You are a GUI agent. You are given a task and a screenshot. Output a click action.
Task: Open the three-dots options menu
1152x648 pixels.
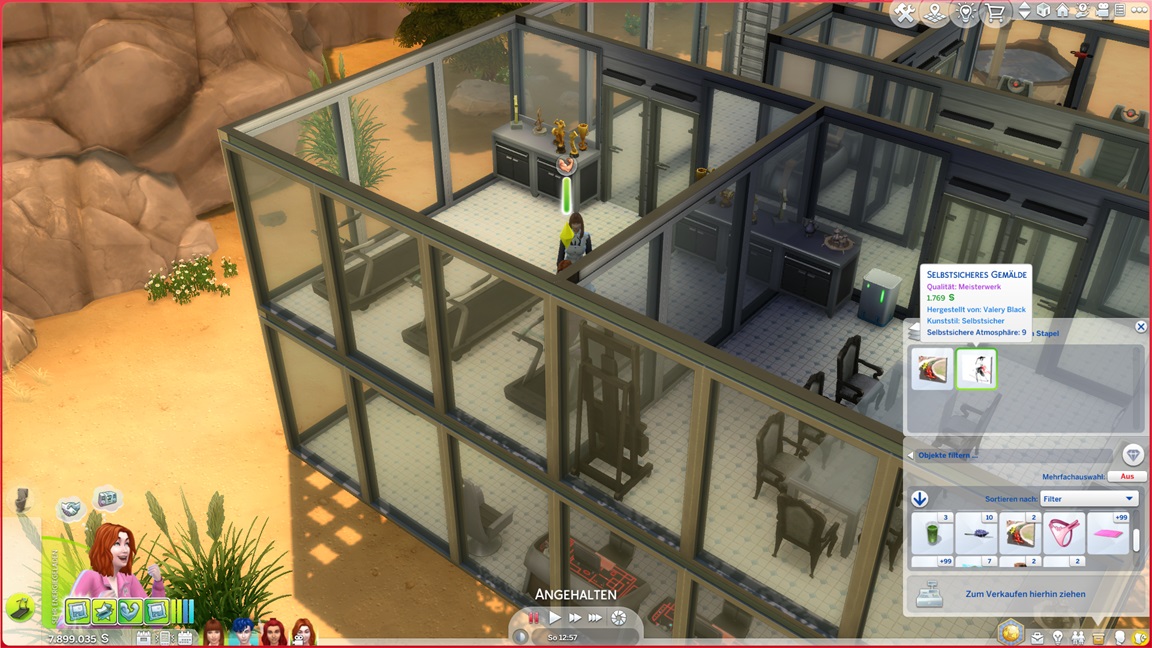coord(1138,12)
